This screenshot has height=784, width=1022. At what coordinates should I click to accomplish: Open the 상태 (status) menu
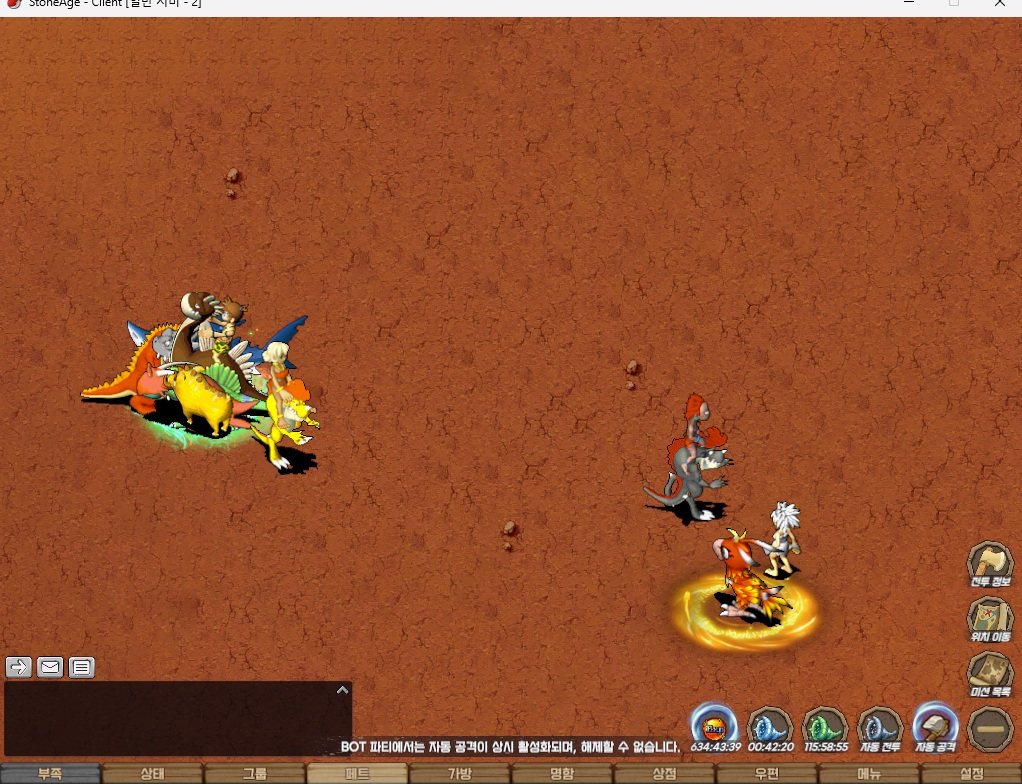tap(152, 774)
